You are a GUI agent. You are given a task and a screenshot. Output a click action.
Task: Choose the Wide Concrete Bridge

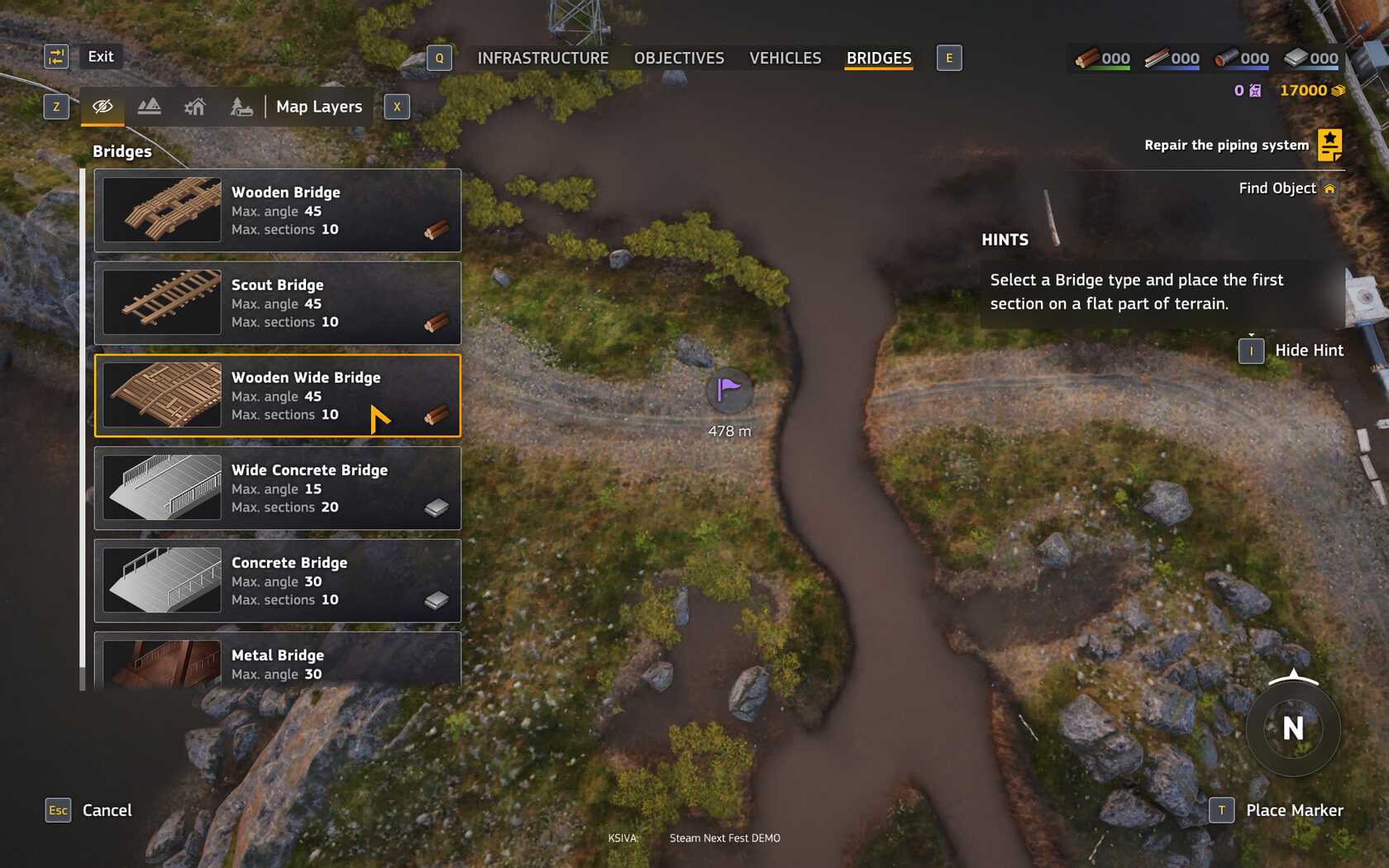[x=278, y=488]
